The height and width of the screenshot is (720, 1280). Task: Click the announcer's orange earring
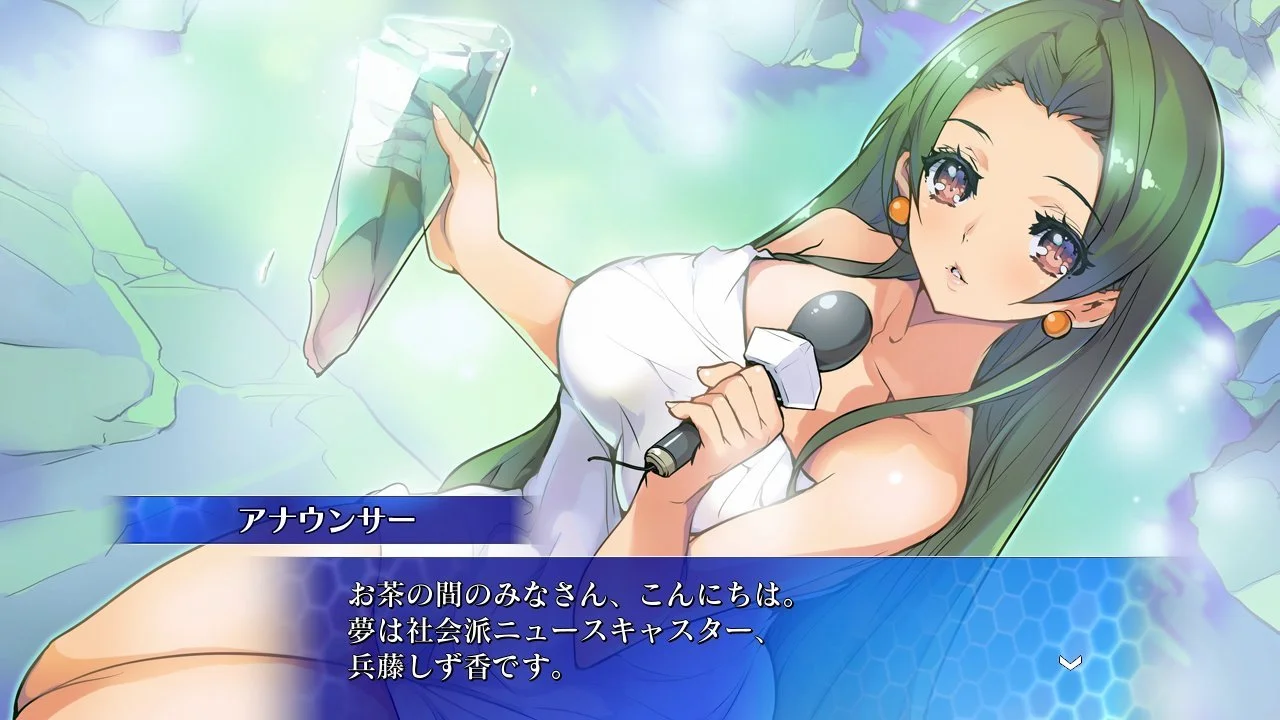coord(900,212)
